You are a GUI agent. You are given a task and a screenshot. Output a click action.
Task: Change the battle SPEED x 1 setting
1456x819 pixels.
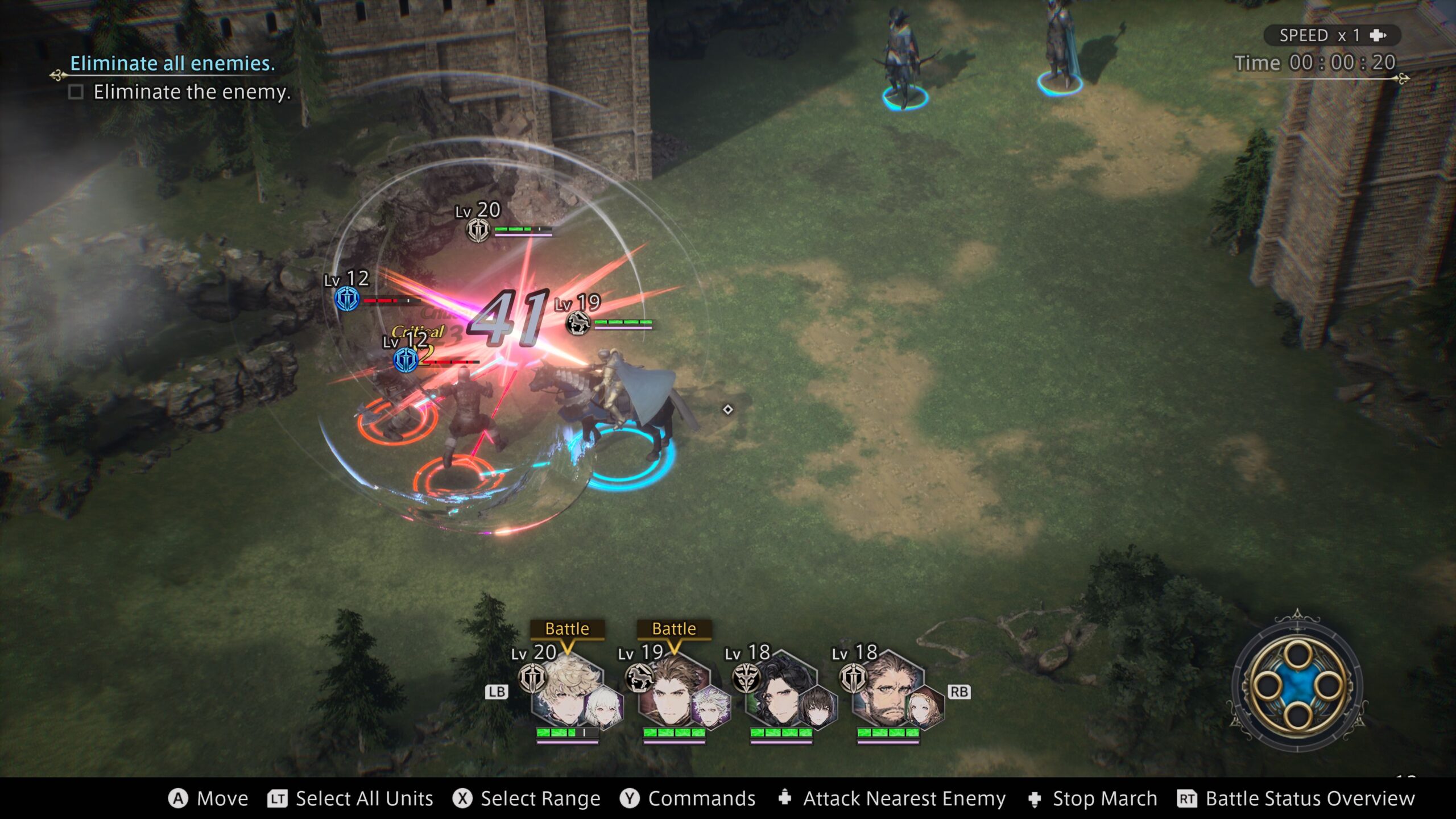click(1331, 35)
